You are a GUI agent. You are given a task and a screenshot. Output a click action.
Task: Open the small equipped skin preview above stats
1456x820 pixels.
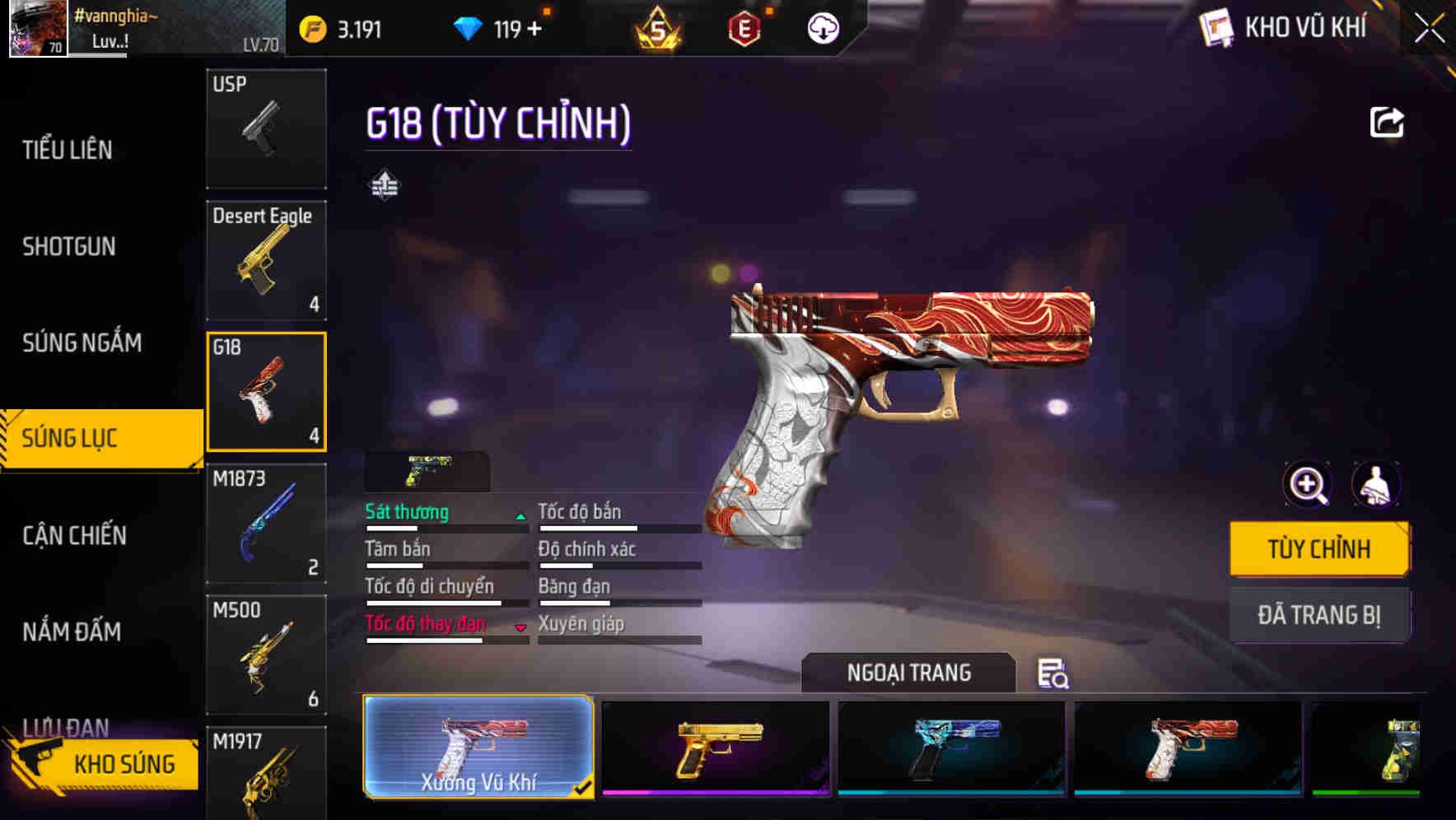point(425,469)
